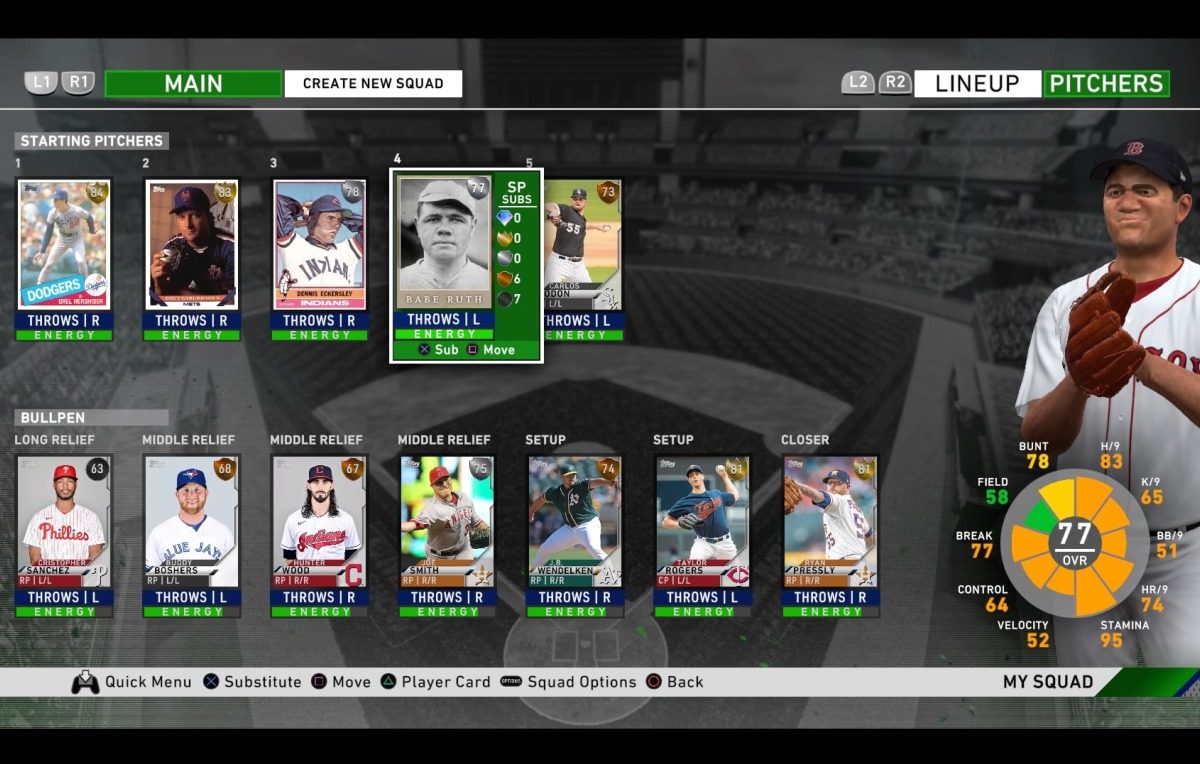
Task: Open the LINEUP tab
Action: (977, 84)
